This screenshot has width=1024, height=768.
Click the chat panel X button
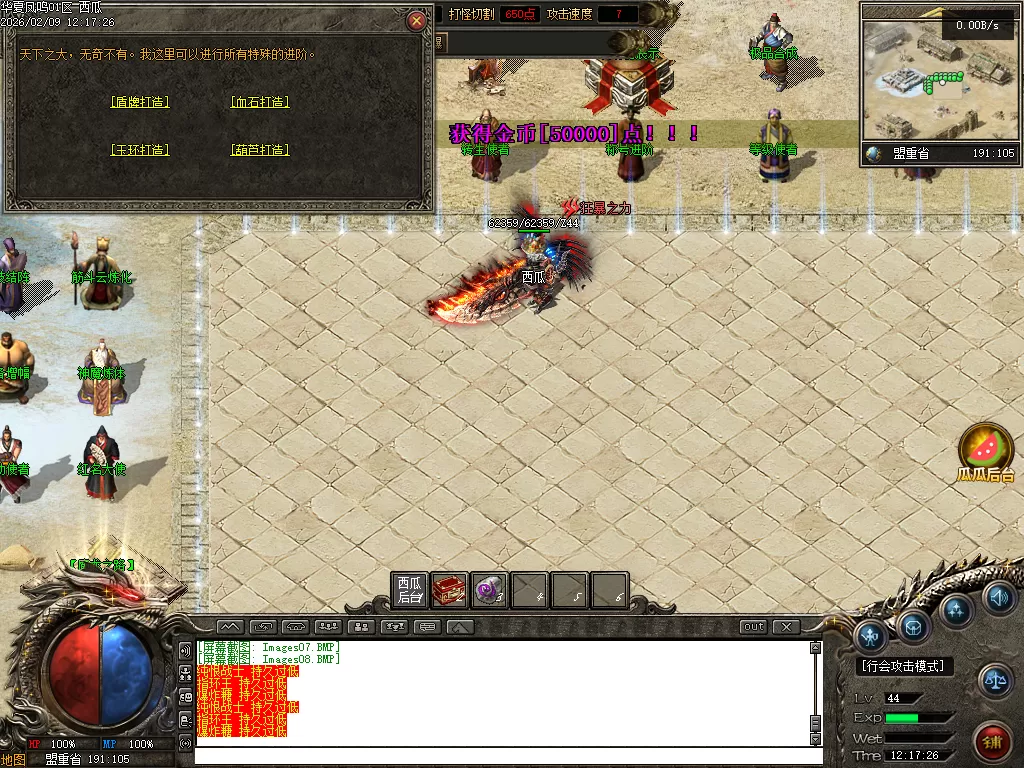pyautogui.click(x=787, y=627)
